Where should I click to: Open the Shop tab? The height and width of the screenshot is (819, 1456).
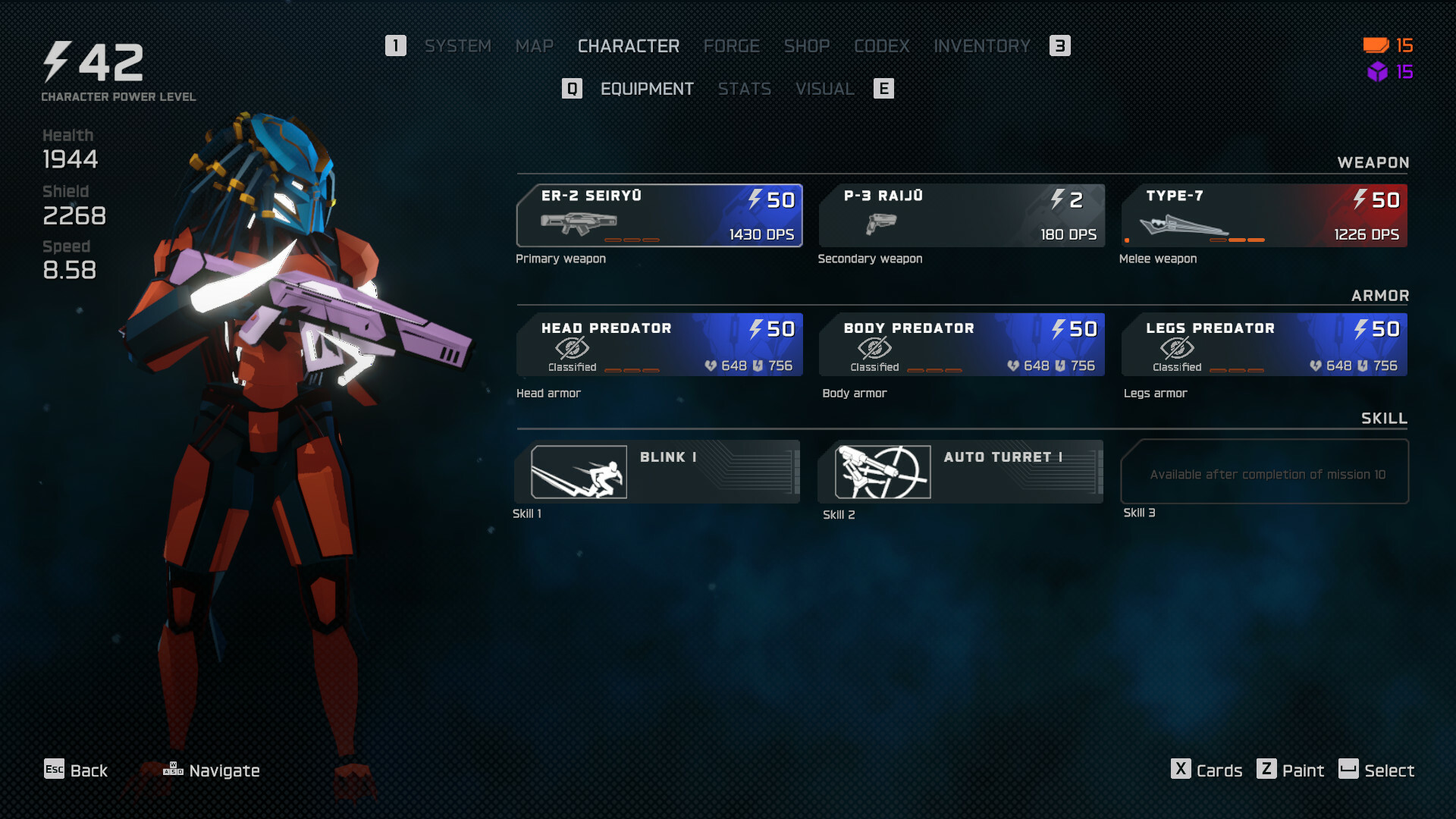[x=806, y=46]
